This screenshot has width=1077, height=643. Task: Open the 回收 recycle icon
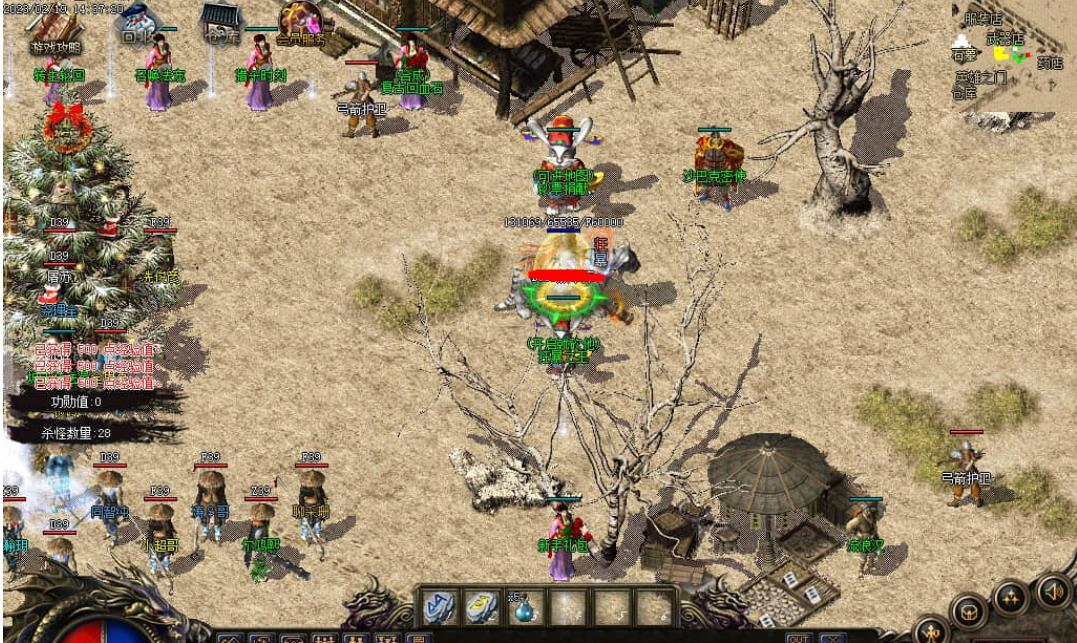(136, 25)
